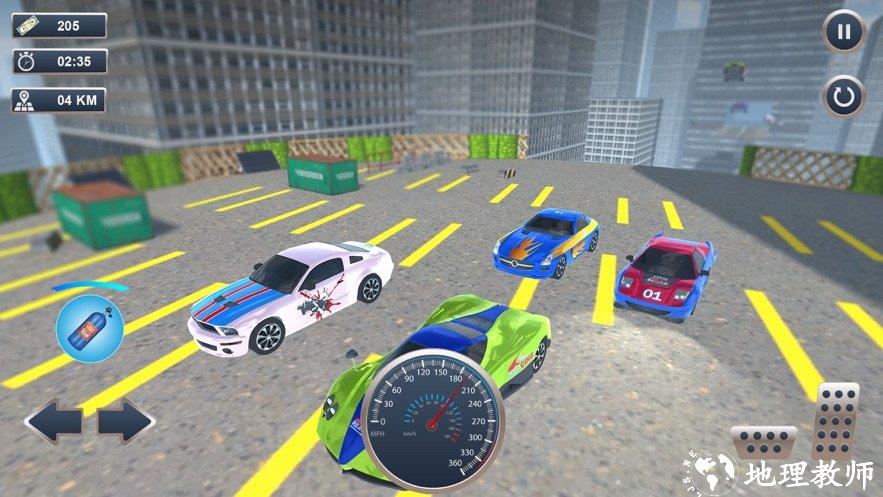This screenshot has width=883, height=497.
Task: Steer right with the right arrow
Action: click(126, 421)
